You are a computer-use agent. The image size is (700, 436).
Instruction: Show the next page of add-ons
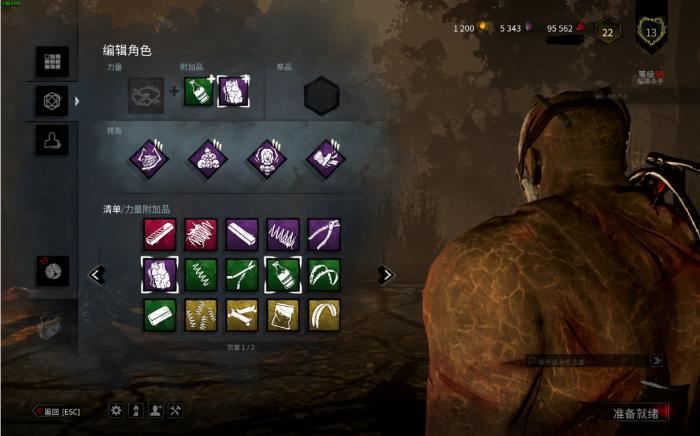(386, 275)
